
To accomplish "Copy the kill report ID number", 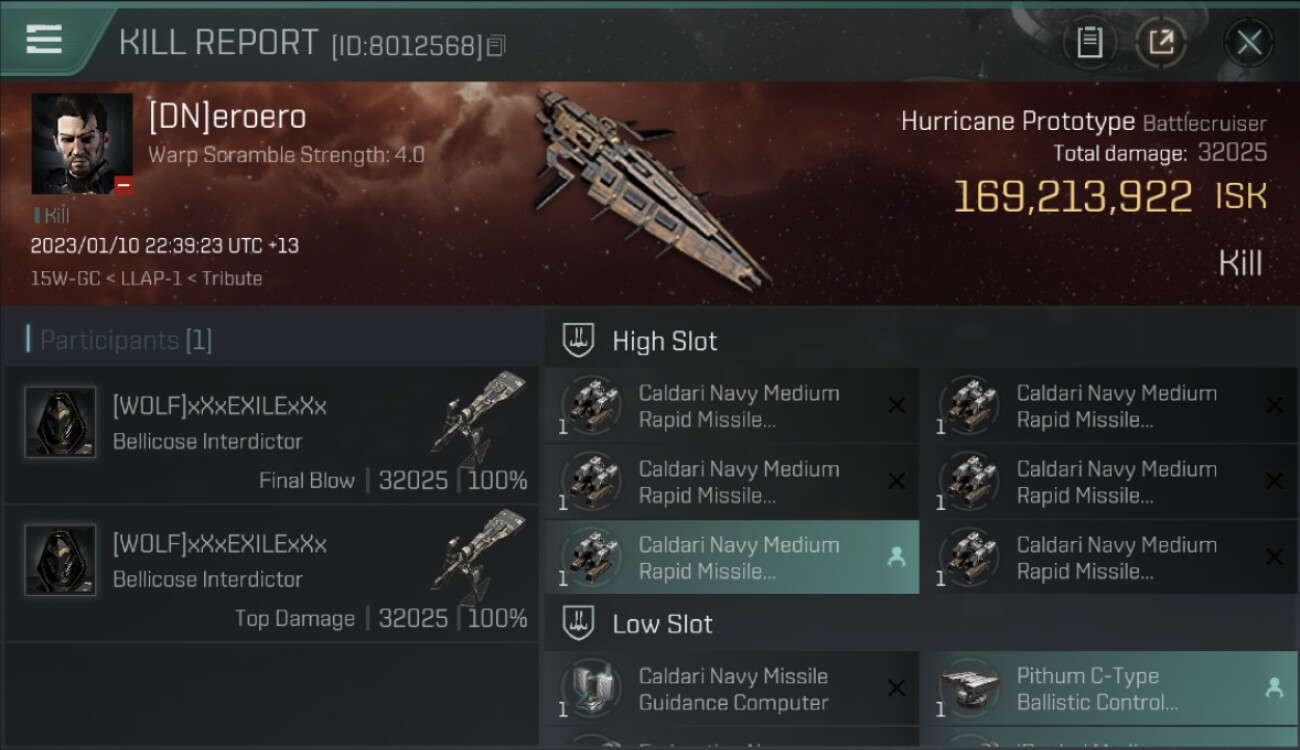I will pyautogui.click(x=496, y=45).
